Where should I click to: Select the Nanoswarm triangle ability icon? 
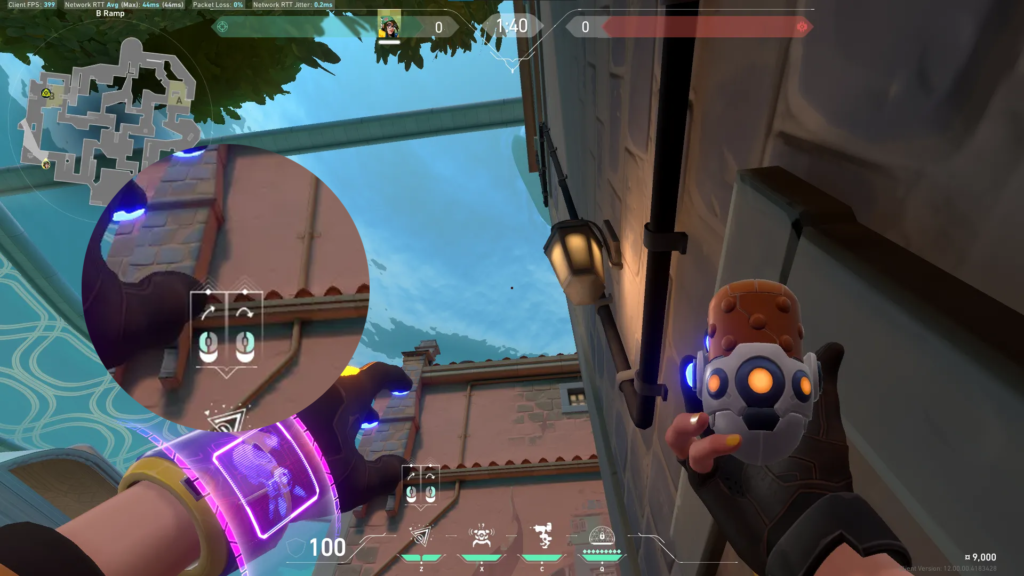(x=421, y=536)
